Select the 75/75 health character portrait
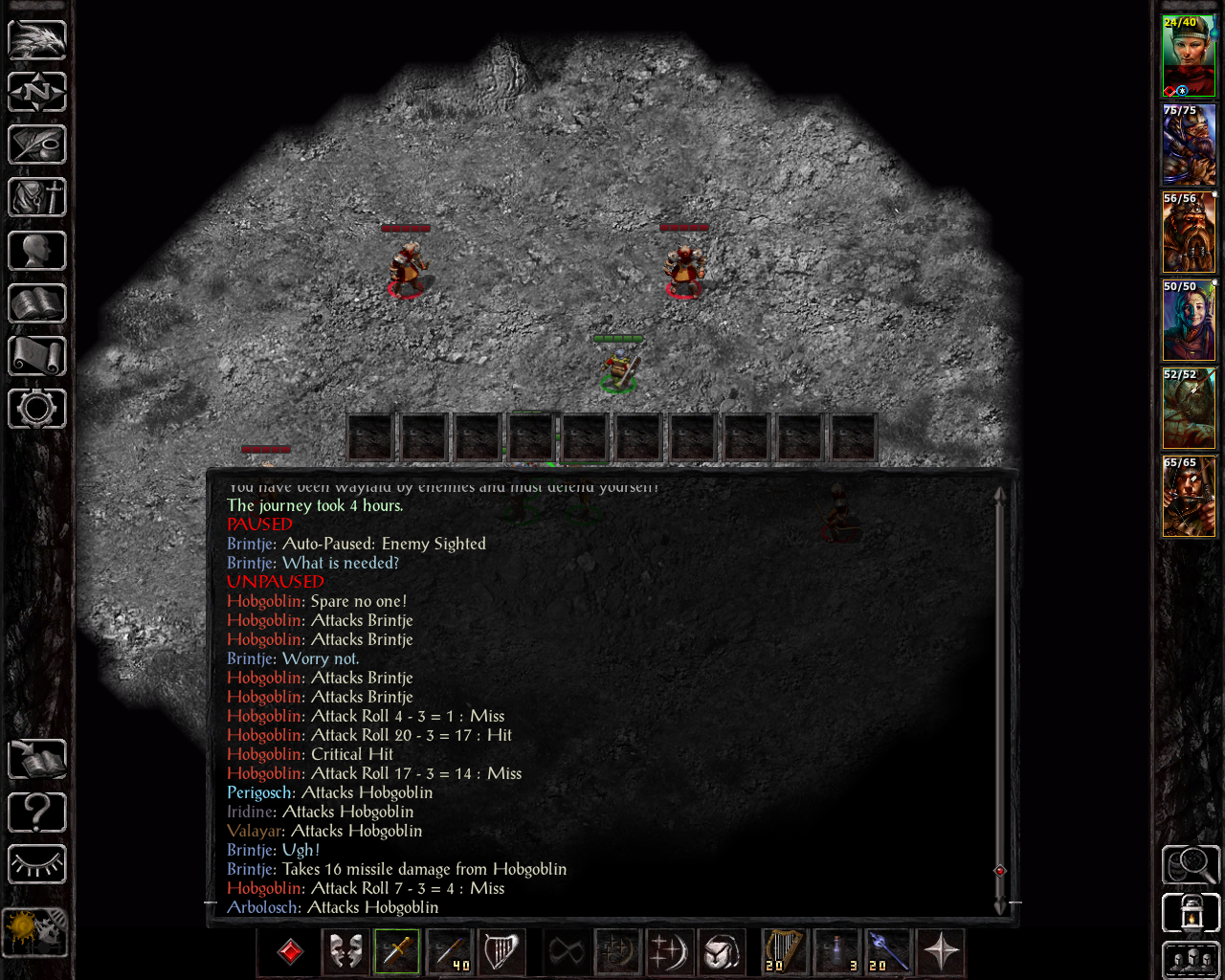1225x980 pixels. 1189,145
